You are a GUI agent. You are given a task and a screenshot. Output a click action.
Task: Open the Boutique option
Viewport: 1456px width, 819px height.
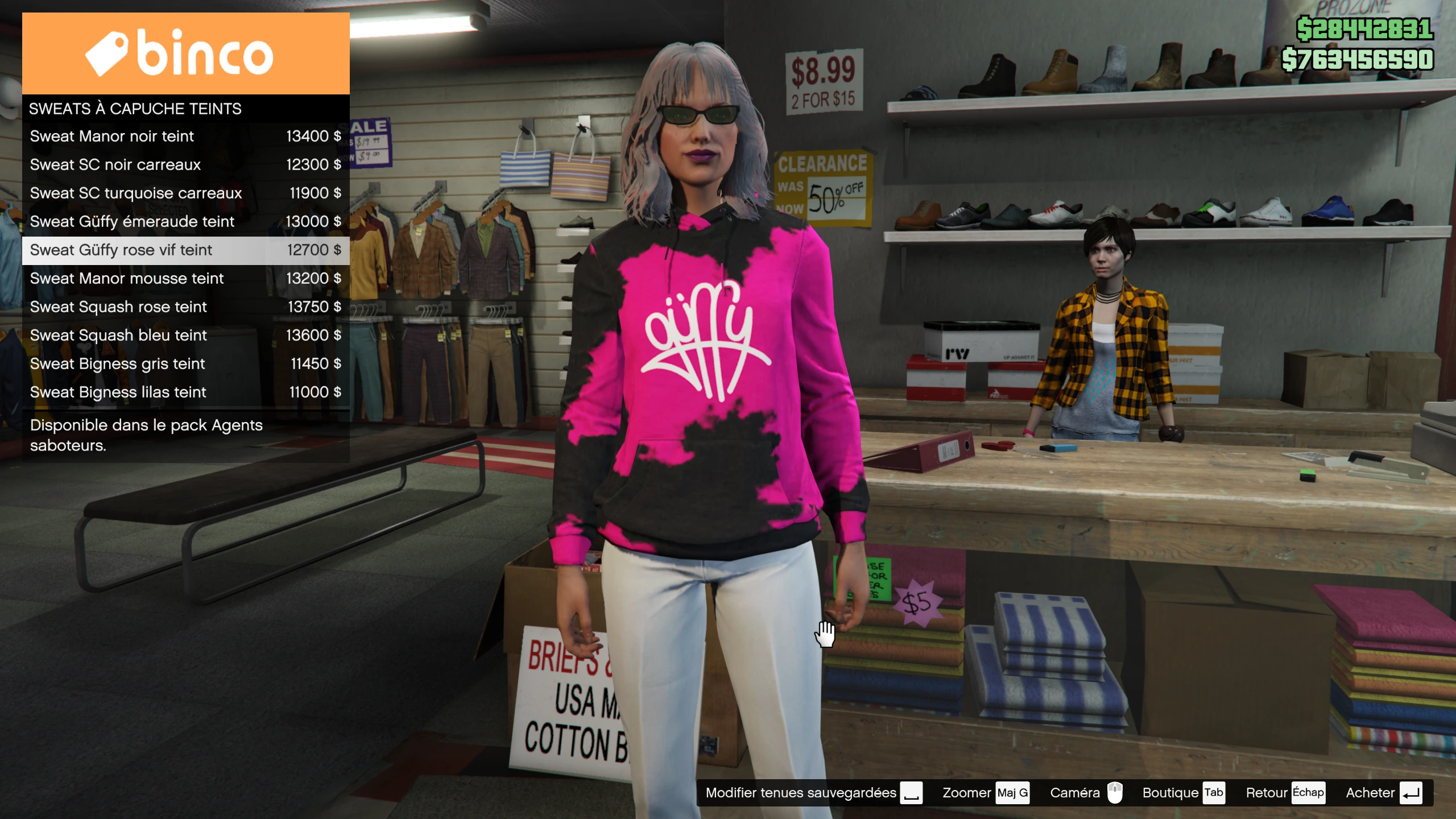[1183, 793]
